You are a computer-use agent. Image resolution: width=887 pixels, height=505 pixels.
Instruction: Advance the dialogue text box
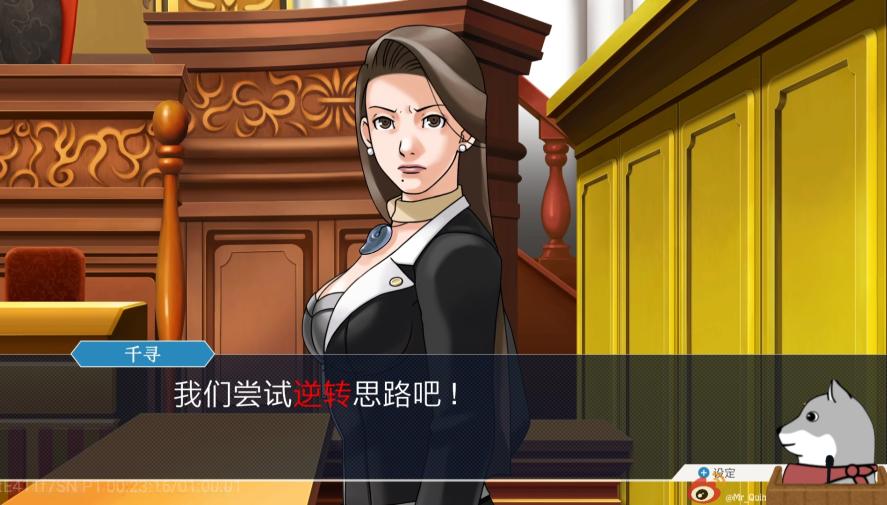point(400,395)
